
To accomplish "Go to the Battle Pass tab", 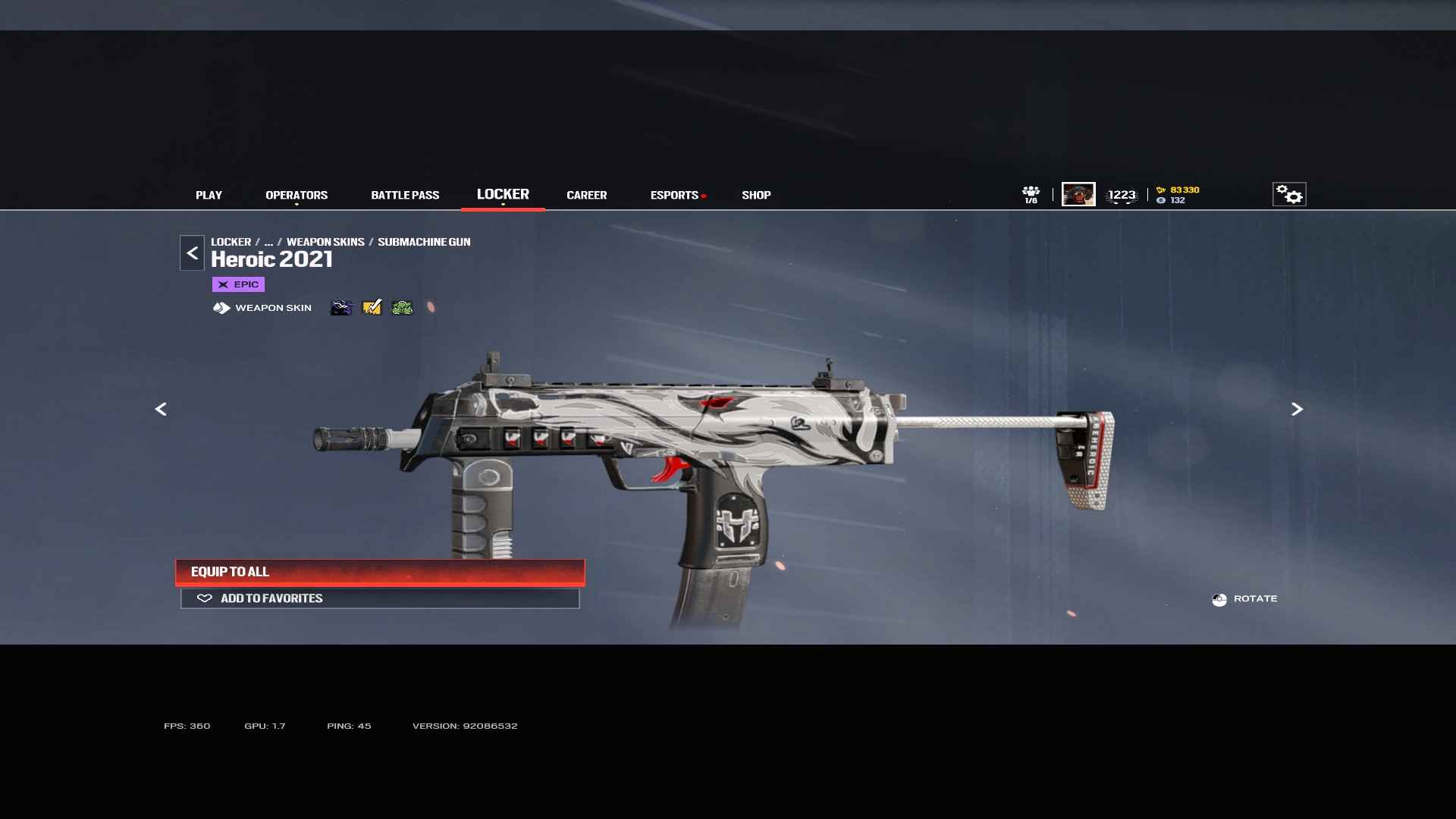I will [405, 195].
